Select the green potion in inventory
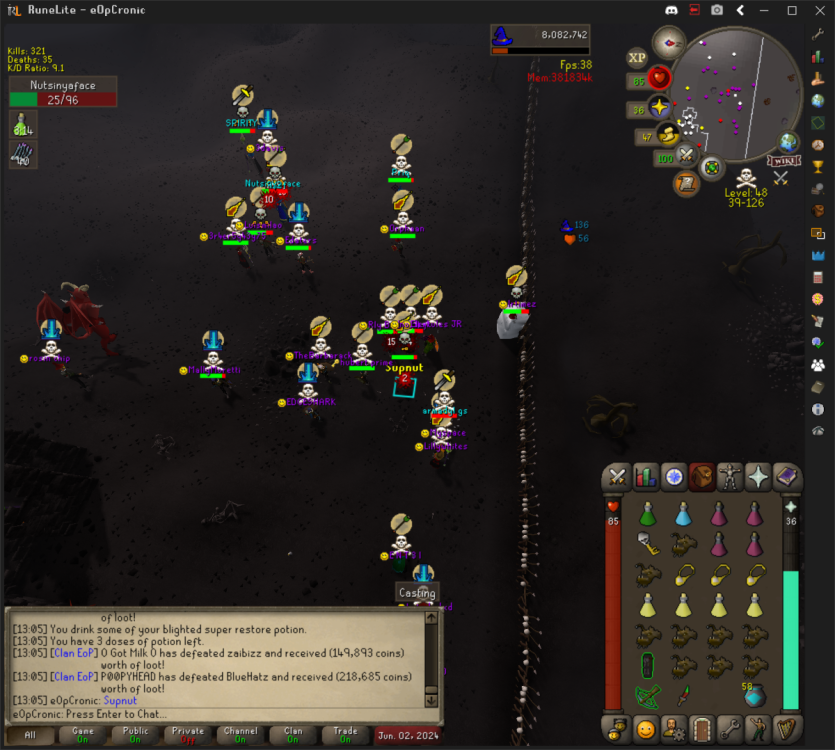Viewport: 835px width, 750px height. point(647,515)
